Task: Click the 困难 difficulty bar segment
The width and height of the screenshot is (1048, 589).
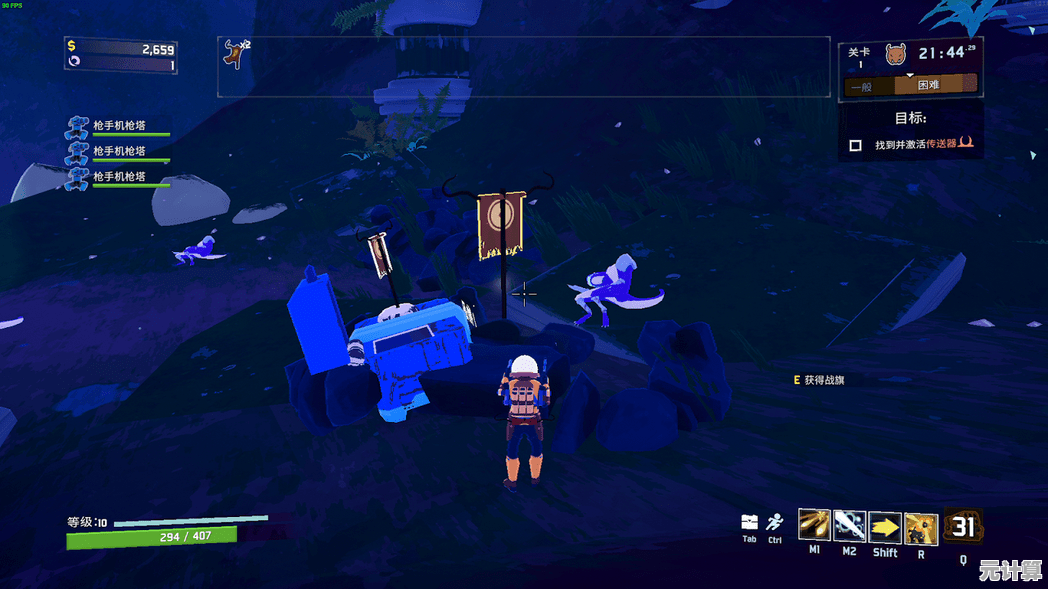Action: coord(928,86)
